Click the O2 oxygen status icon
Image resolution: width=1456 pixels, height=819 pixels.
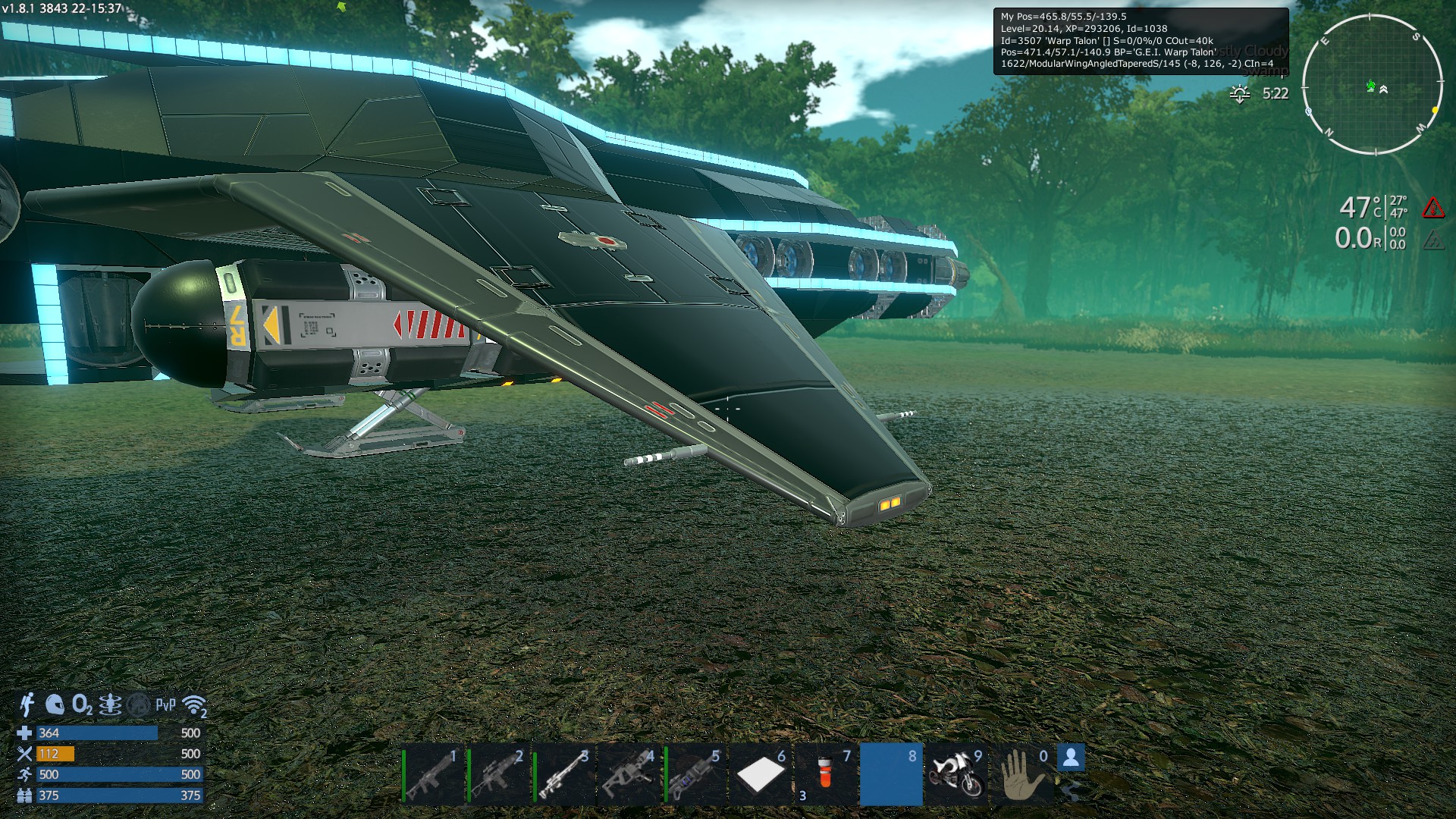coord(82,705)
